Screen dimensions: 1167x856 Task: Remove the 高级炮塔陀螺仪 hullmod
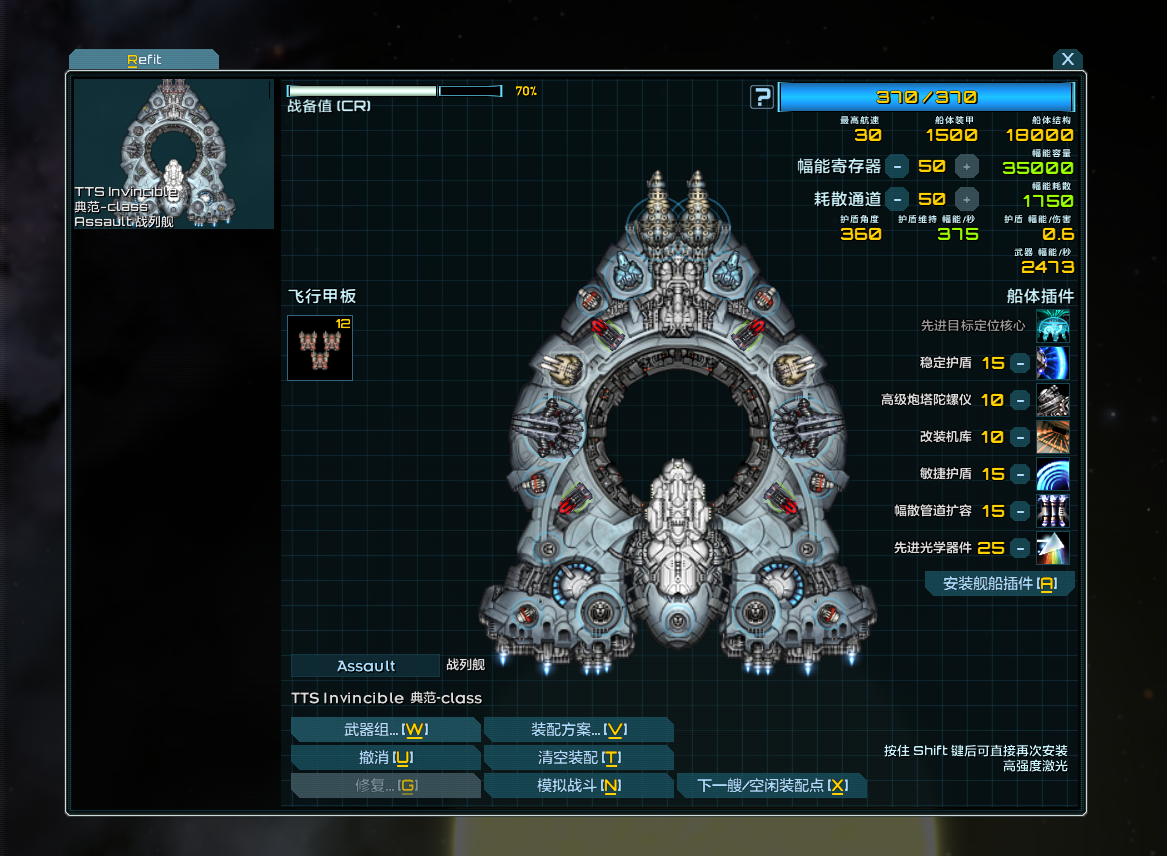(x=1019, y=400)
